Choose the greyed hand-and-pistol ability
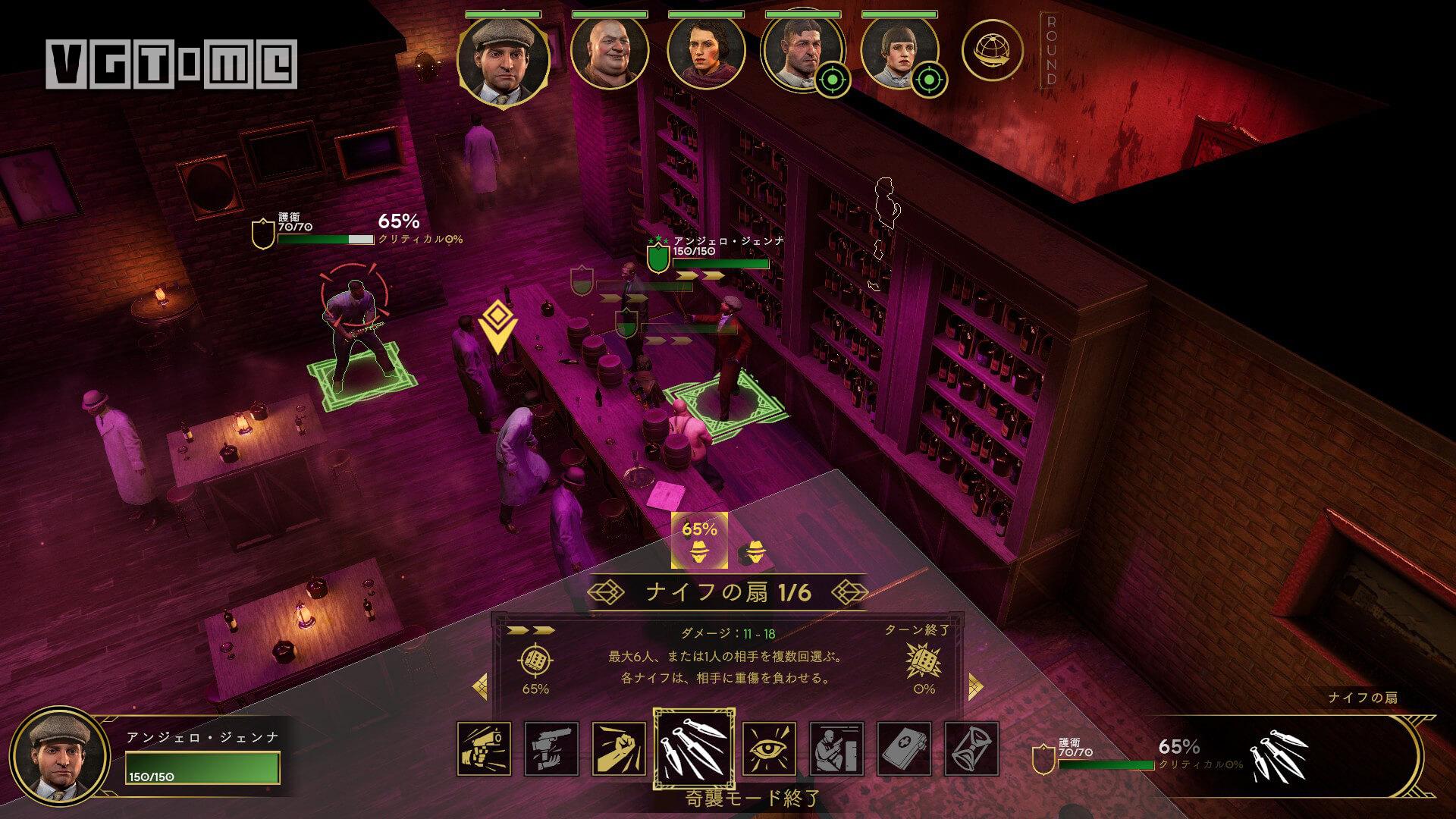1456x819 pixels. click(x=551, y=748)
